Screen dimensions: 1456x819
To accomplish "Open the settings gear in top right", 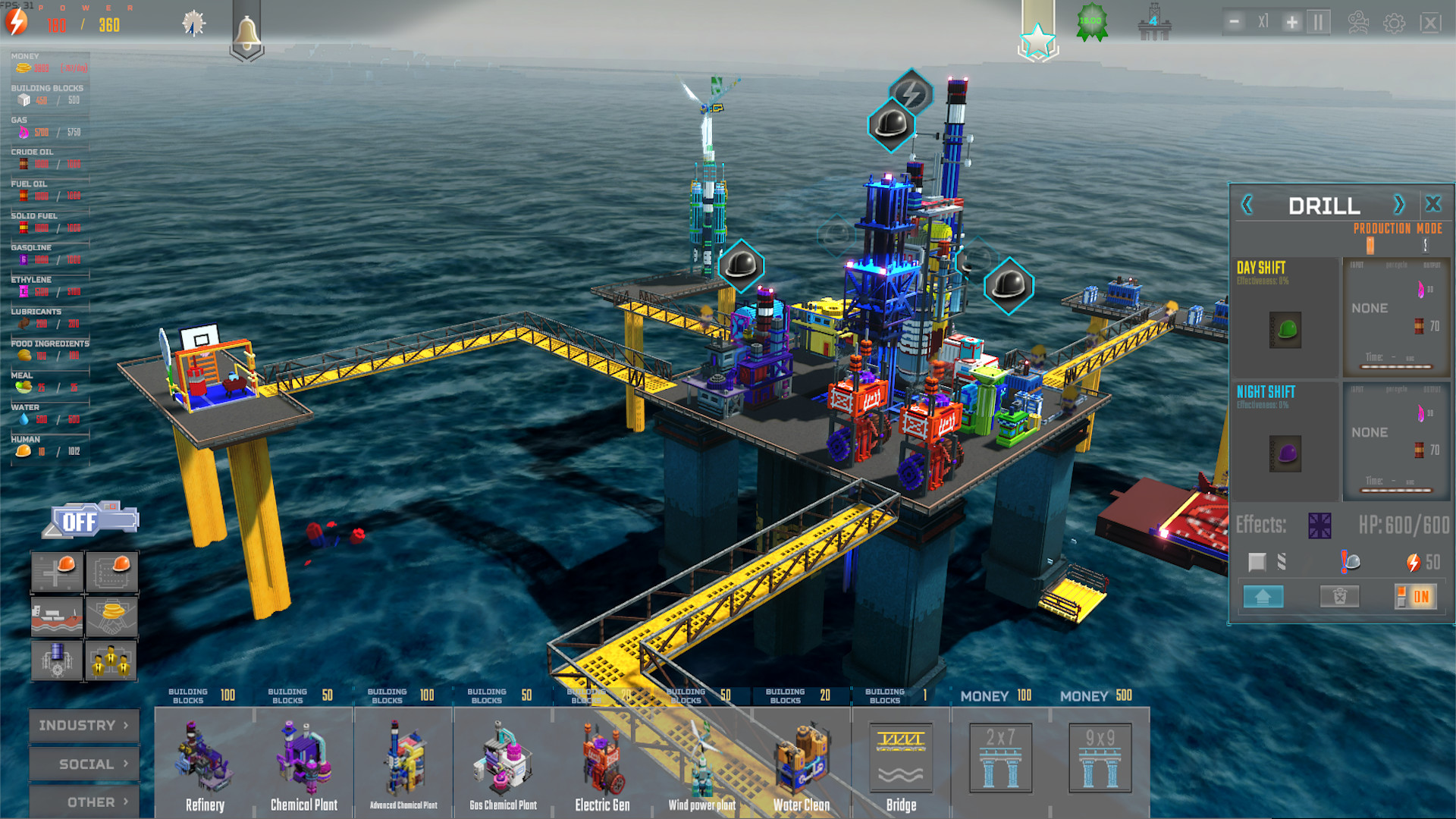I will click(1392, 21).
